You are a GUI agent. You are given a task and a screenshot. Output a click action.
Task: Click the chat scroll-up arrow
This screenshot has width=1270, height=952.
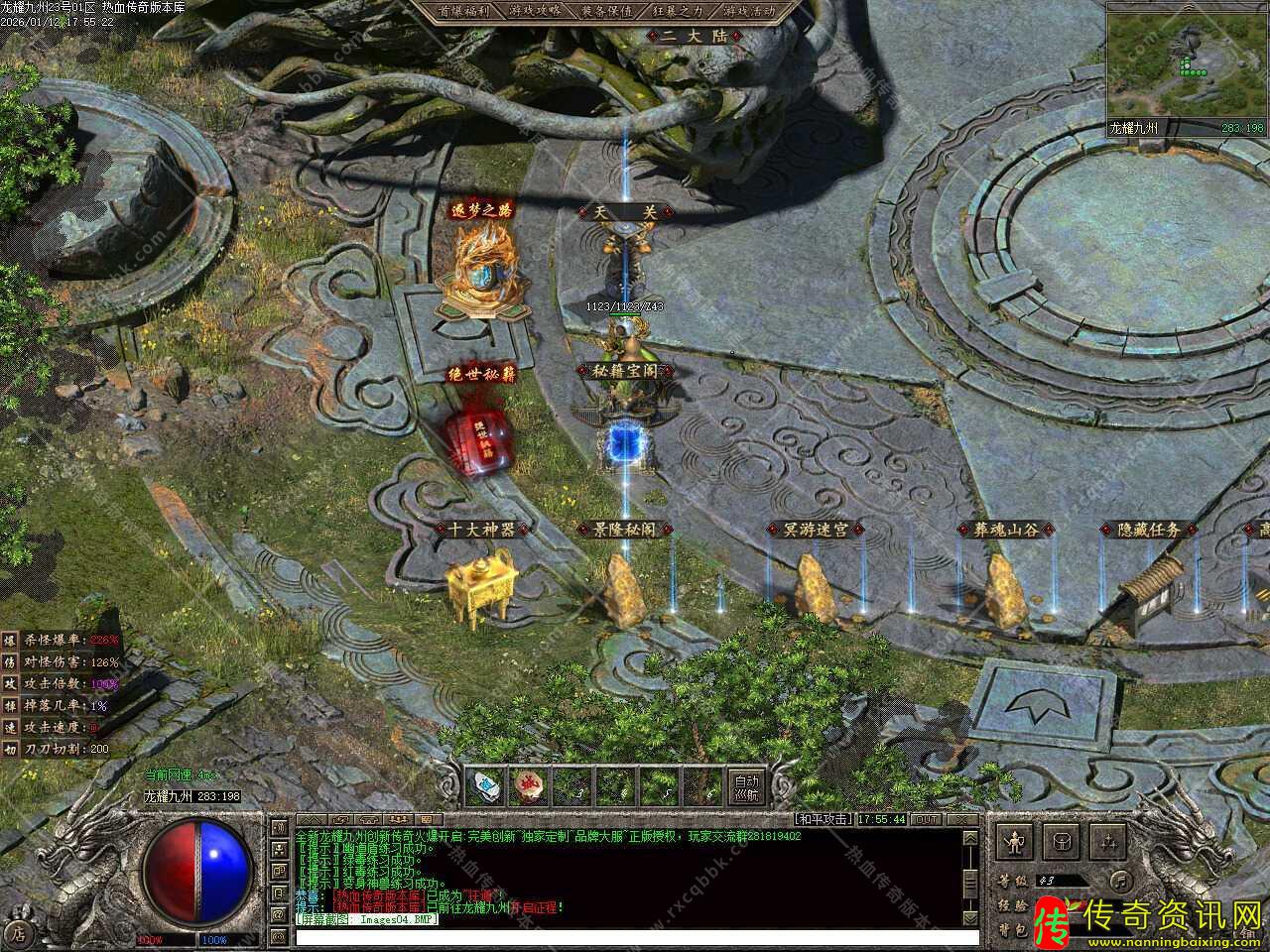(x=970, y=839)
